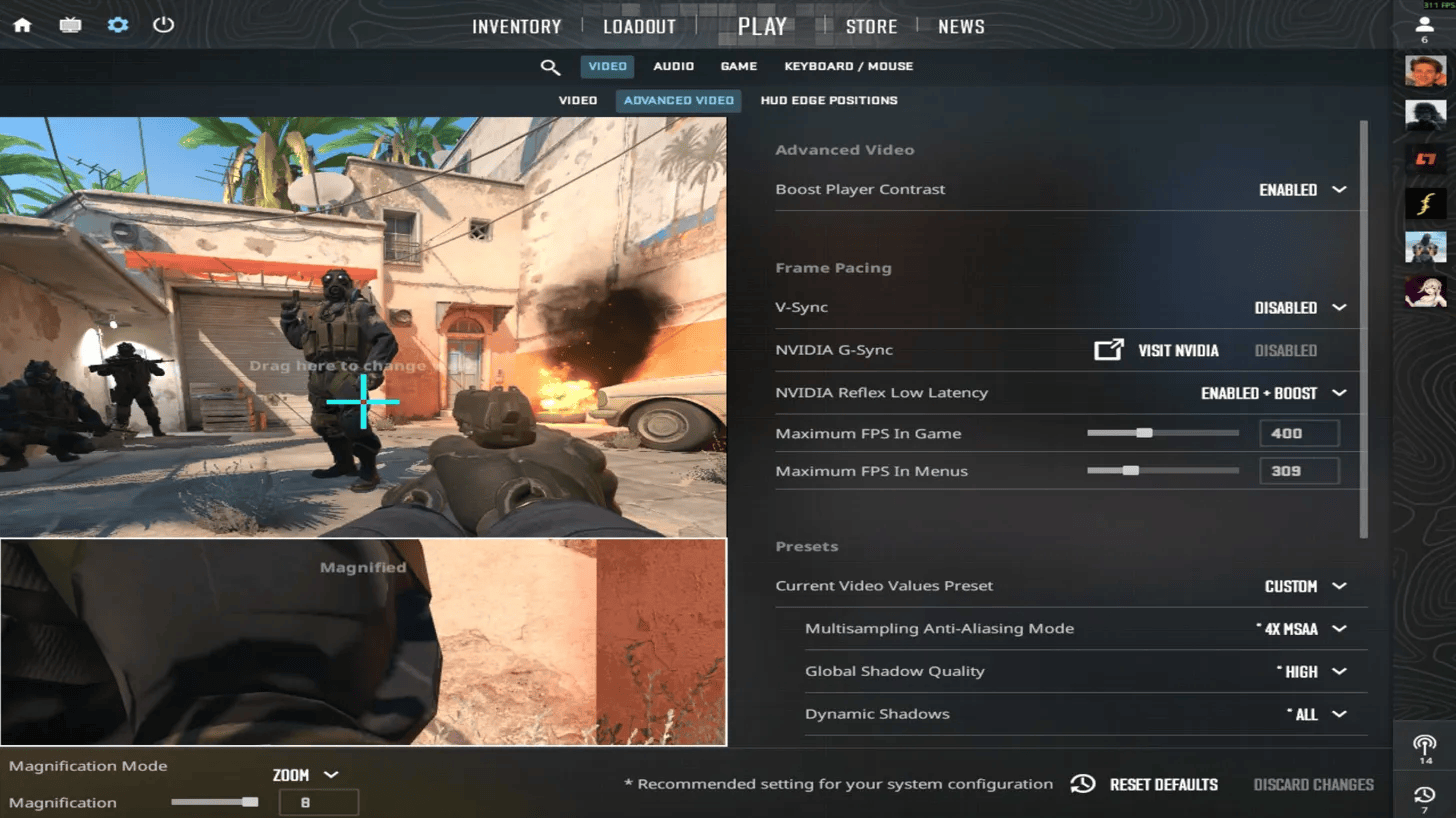Open the Watch TV icon next to home
This screenshot has height=818, width=1456.
click(x=69, y=26)
